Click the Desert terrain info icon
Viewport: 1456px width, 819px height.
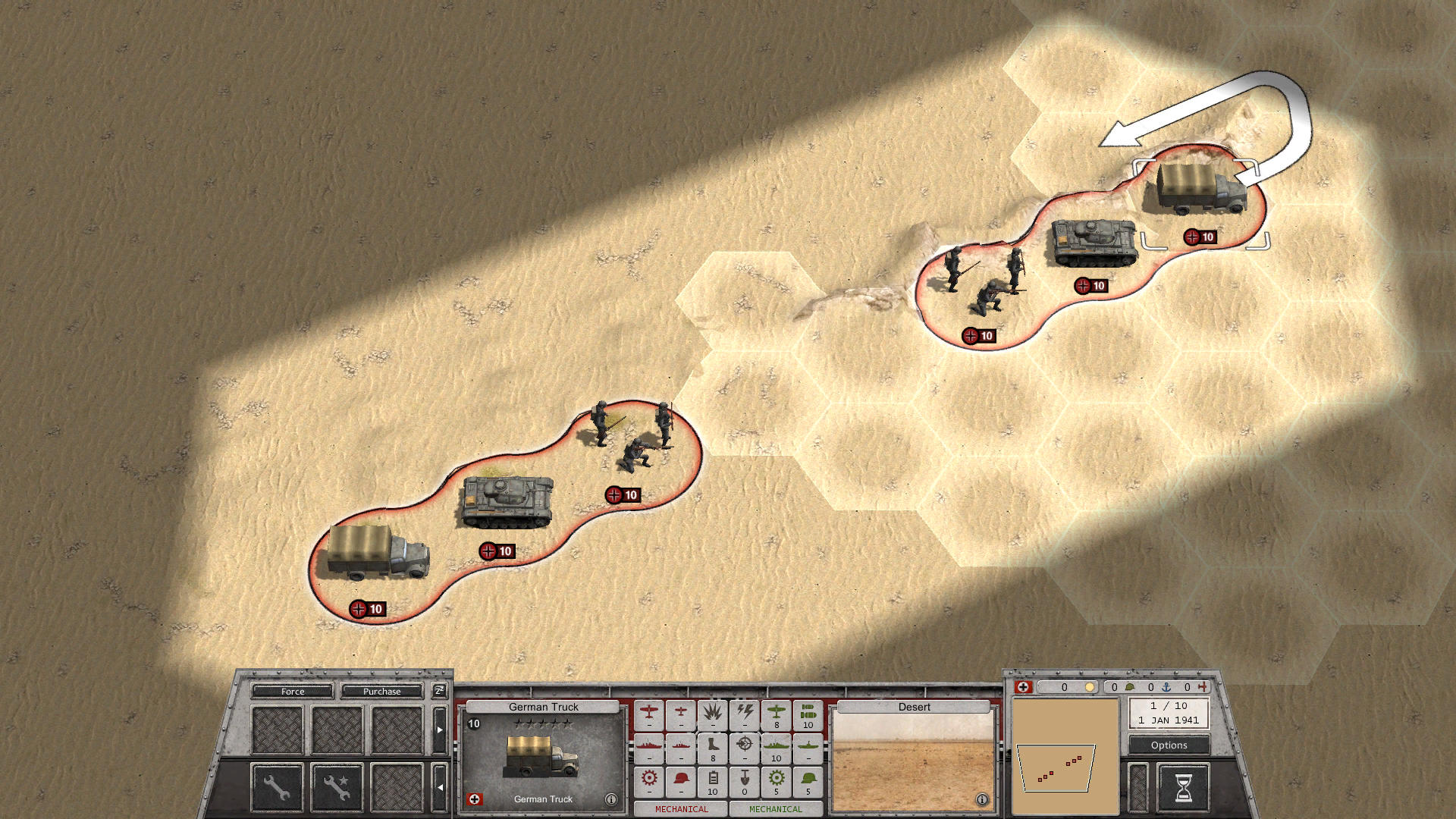coord(984,799)
